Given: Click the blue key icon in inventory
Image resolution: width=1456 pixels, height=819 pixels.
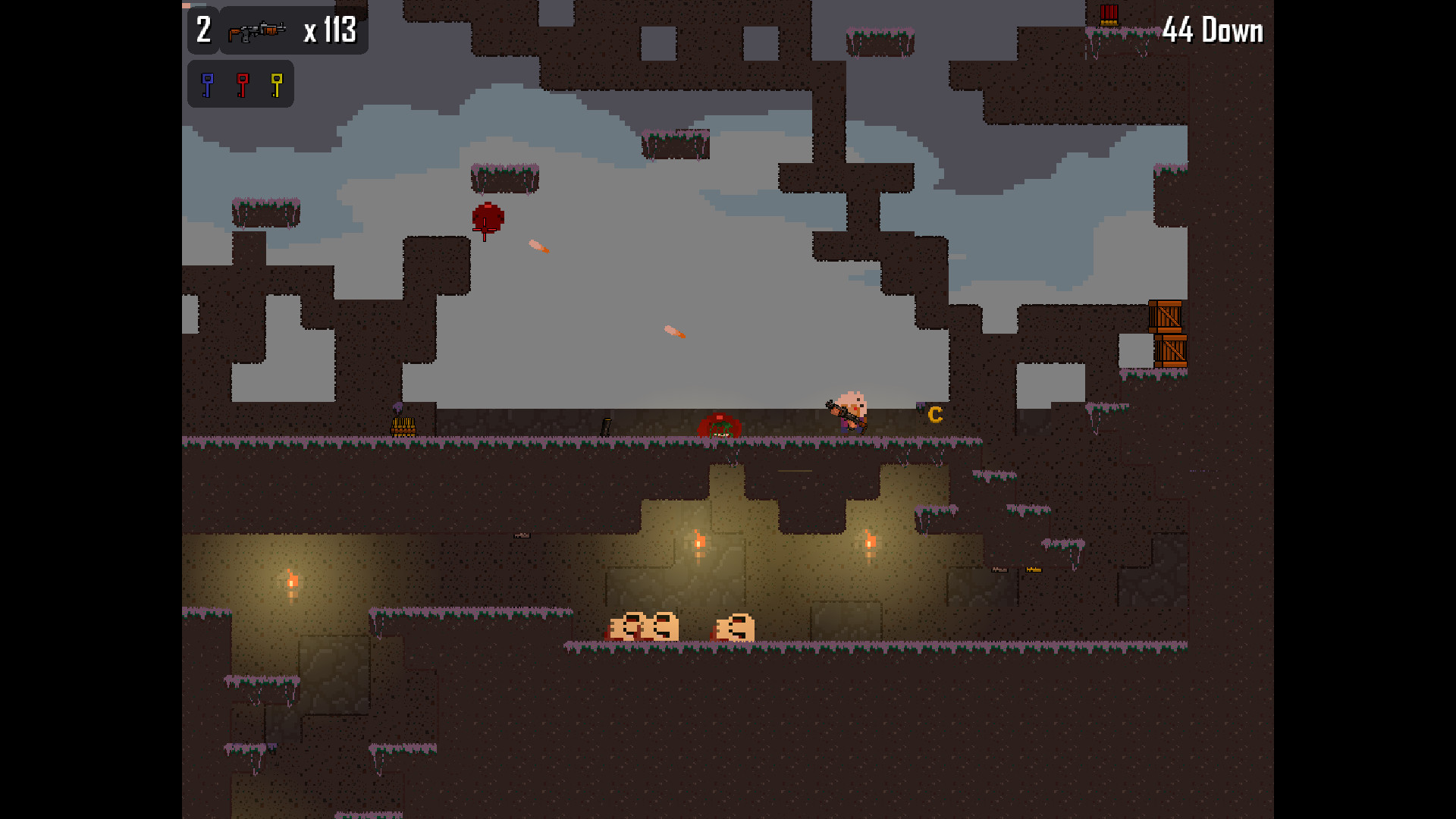Looking at the screenshot, I should click(206, 83).
